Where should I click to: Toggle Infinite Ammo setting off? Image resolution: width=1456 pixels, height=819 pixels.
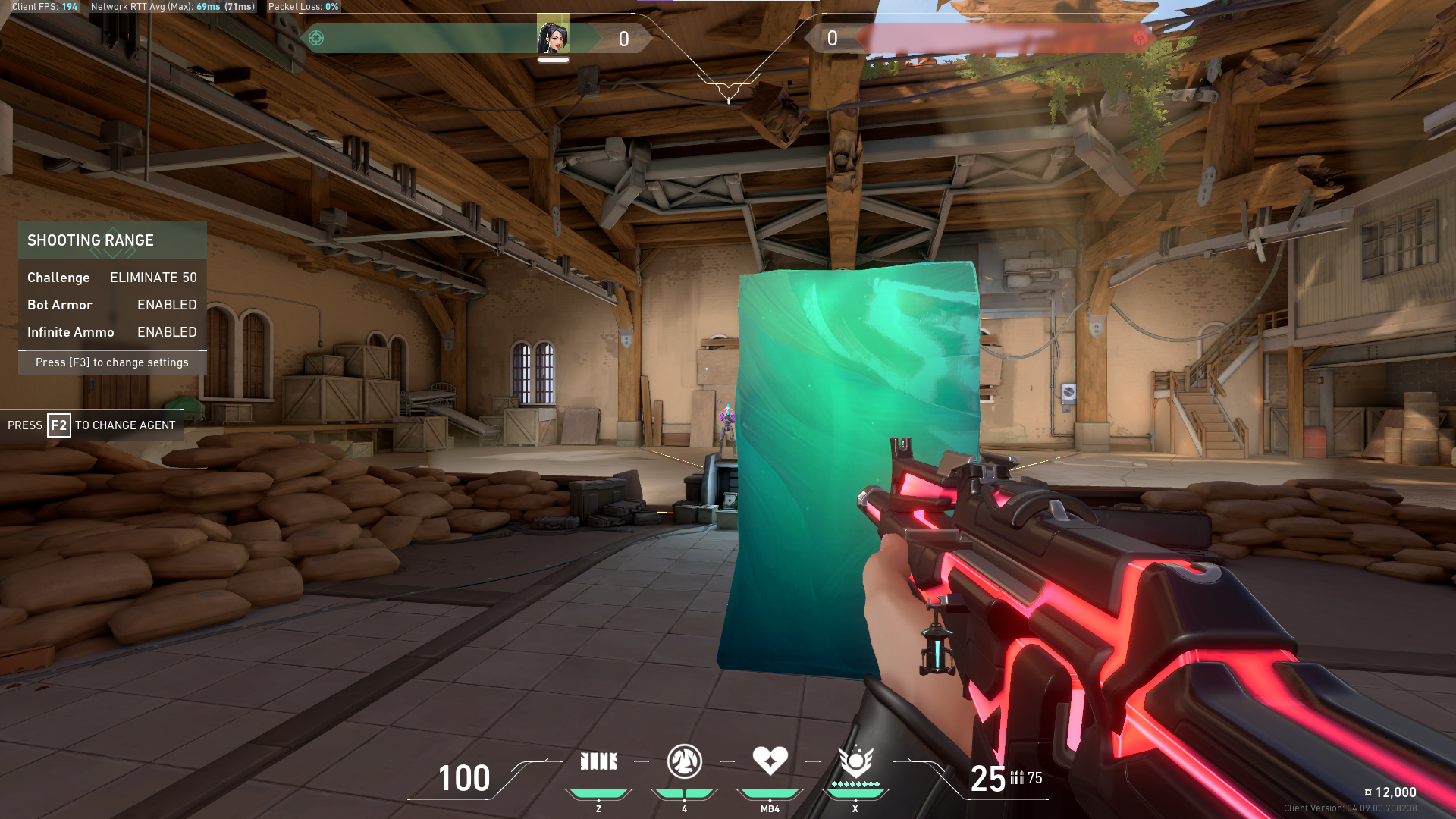167,332
